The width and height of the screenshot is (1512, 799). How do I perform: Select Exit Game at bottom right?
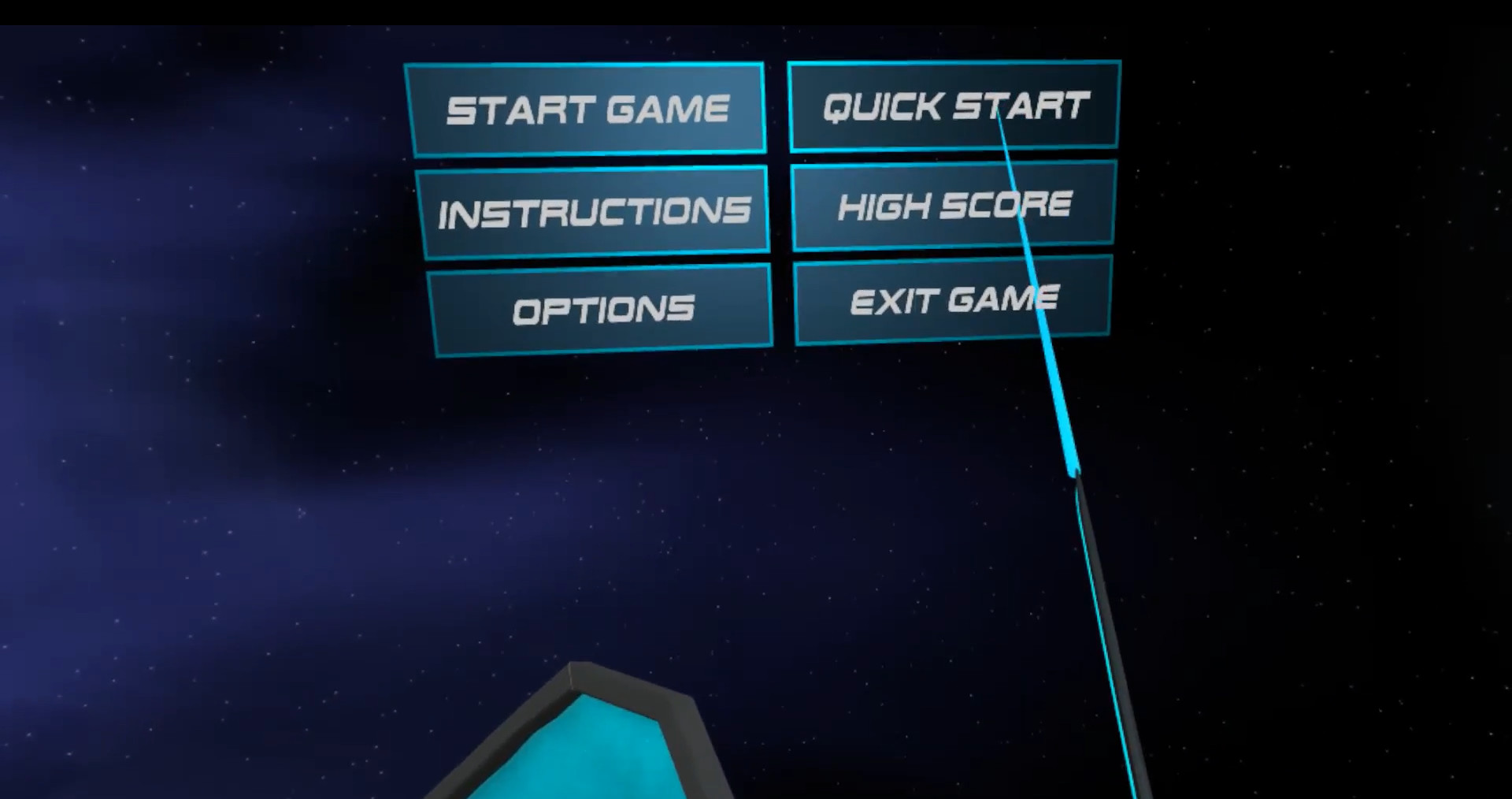click(954, 299)
